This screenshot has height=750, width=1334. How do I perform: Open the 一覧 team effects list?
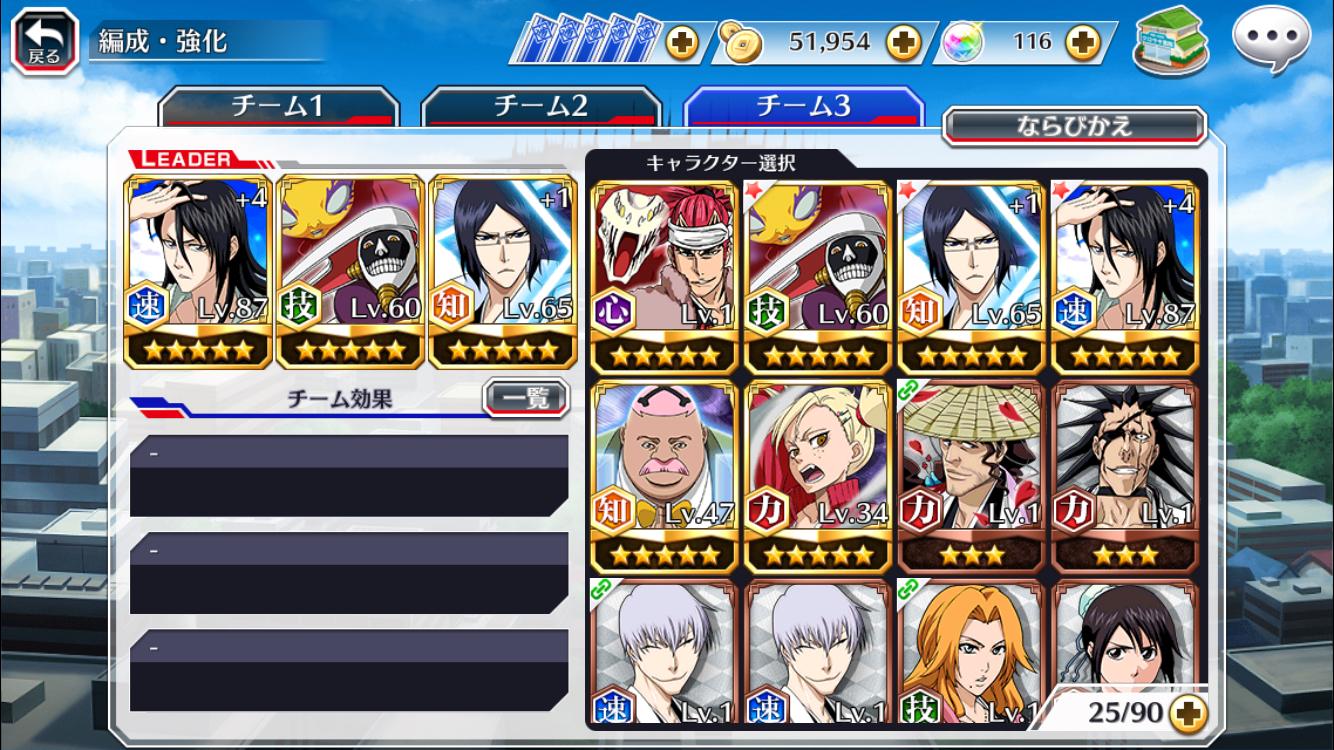(525, 398)
